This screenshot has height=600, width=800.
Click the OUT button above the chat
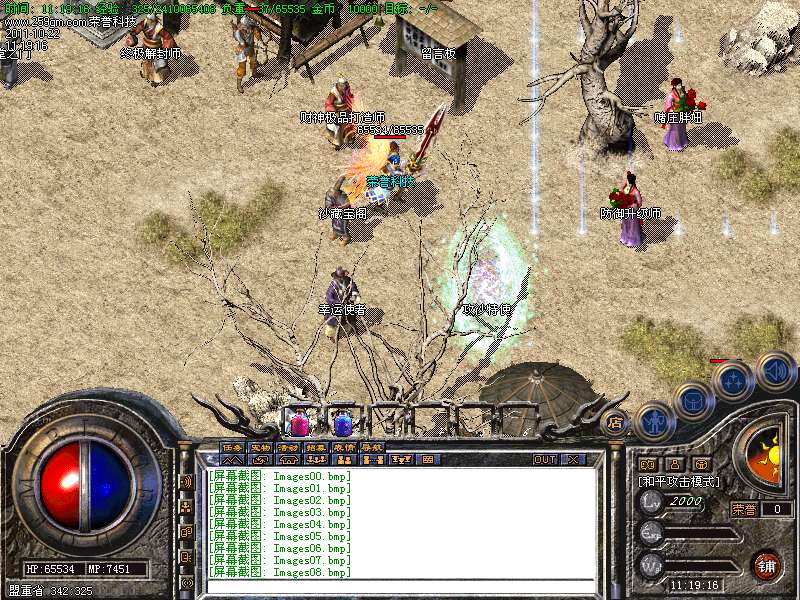544,460
